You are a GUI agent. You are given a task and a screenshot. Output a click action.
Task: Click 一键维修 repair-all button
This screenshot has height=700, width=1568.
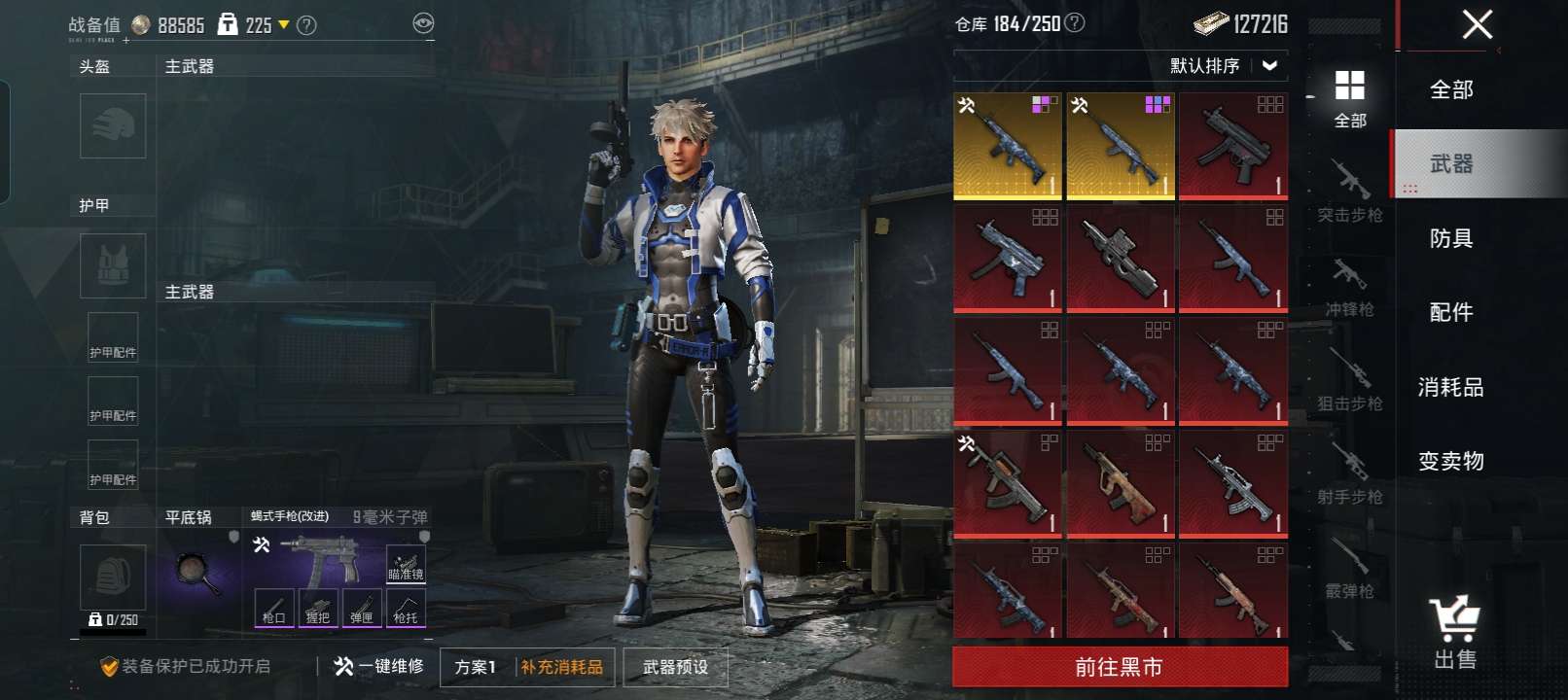point(379,667)
